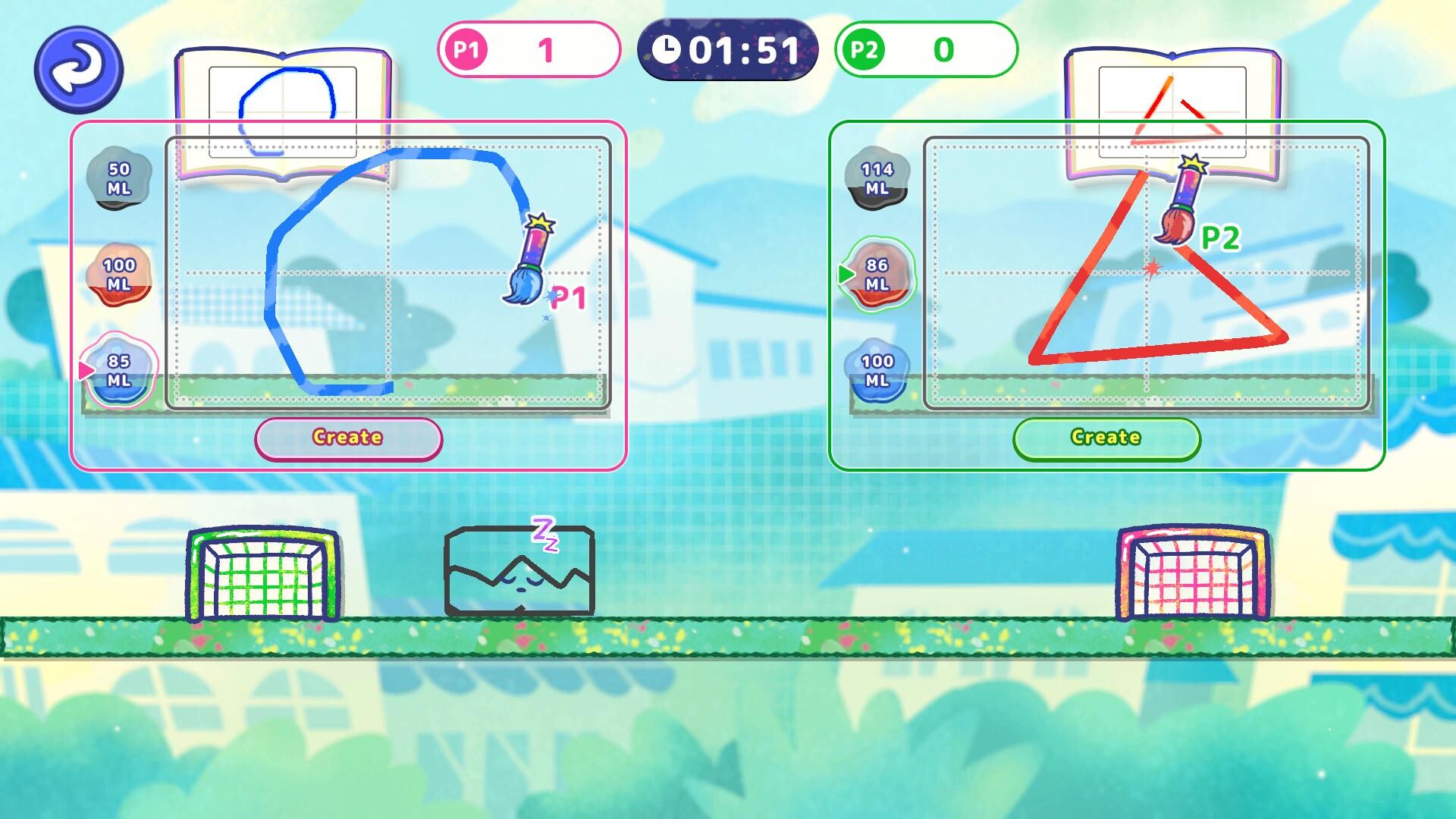Click the blue back arrow button

[79, 69]
